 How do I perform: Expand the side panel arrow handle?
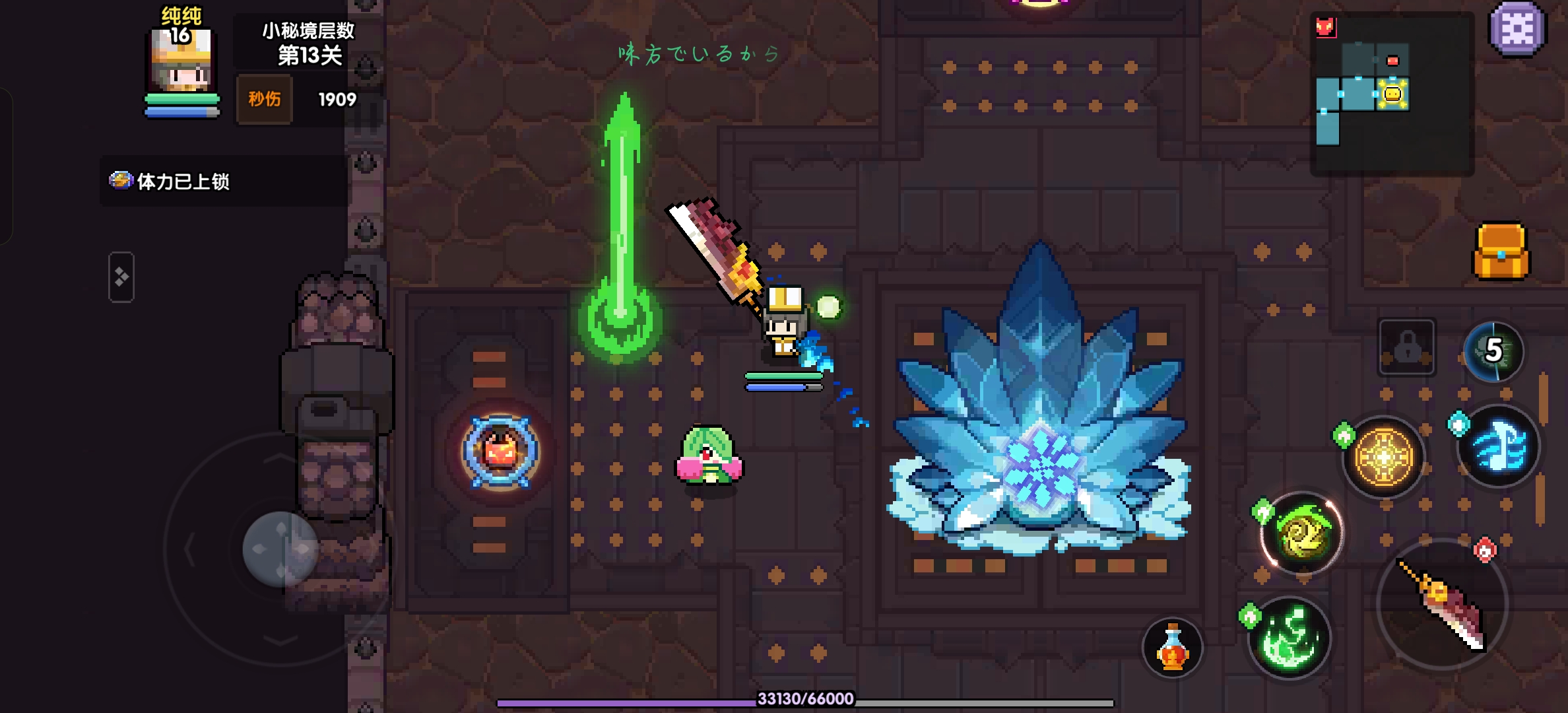pyautogui.click(x=121, y=277)
